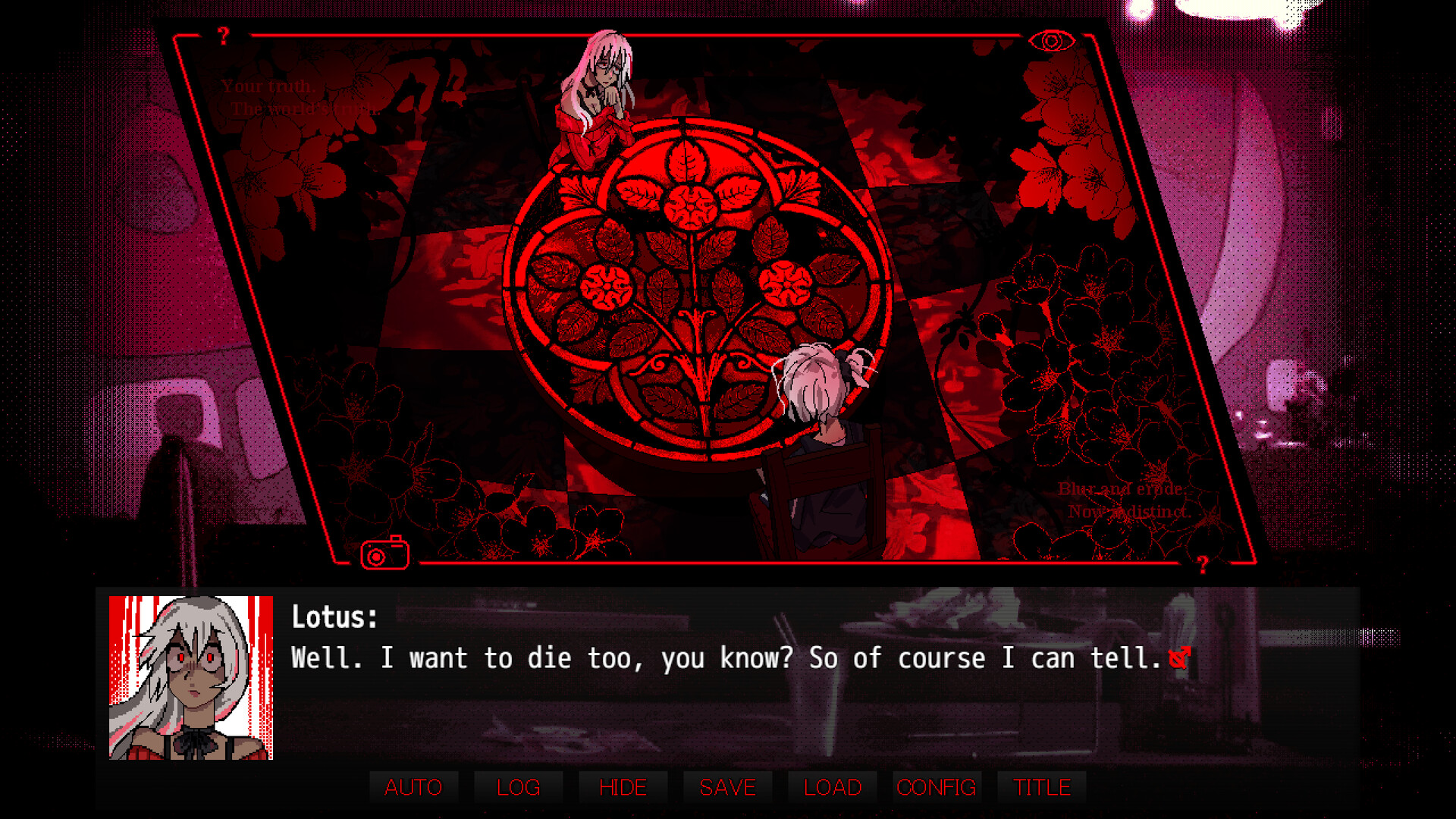Click the question mark icon above the top-left corner
Screen dimensions: 1456x819
point(223,33)
